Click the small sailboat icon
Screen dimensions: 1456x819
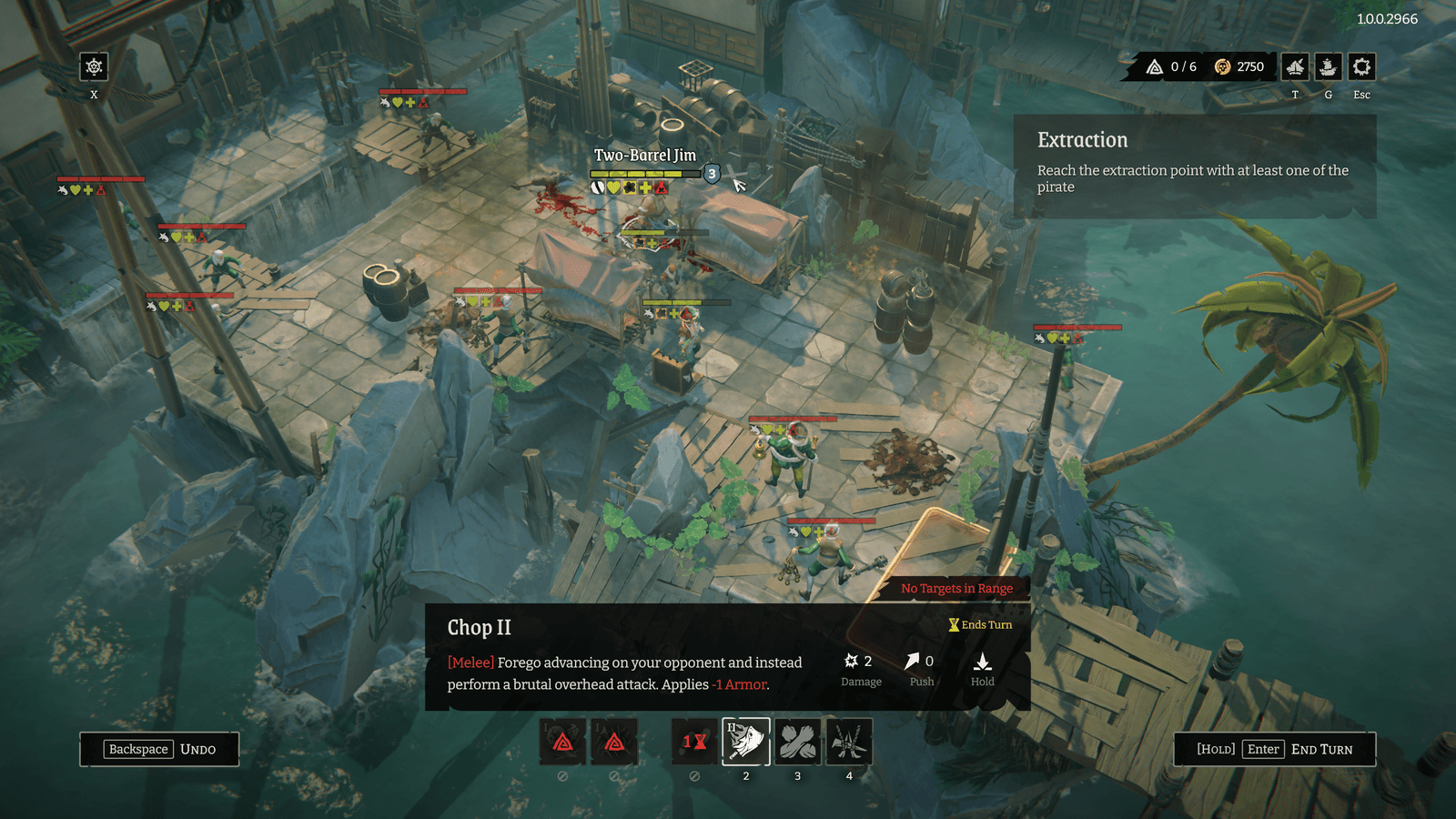click(x=1295, y=66)
